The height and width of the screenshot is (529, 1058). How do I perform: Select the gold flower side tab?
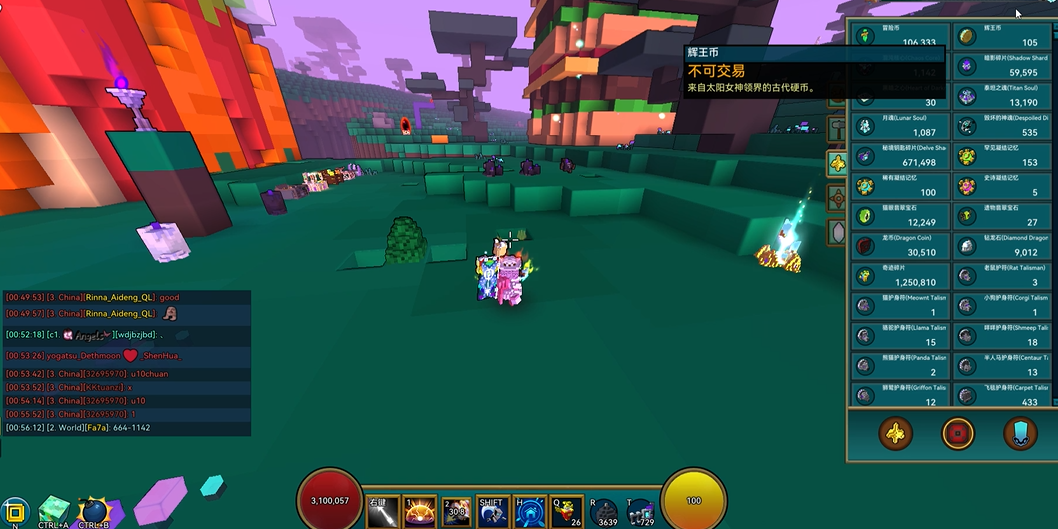(837, 163)
